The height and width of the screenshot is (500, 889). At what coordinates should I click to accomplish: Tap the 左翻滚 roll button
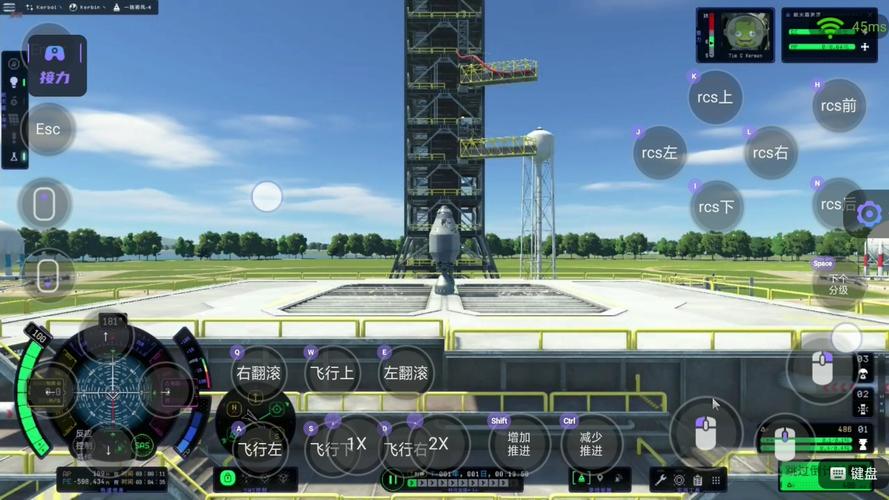(405, 374)
